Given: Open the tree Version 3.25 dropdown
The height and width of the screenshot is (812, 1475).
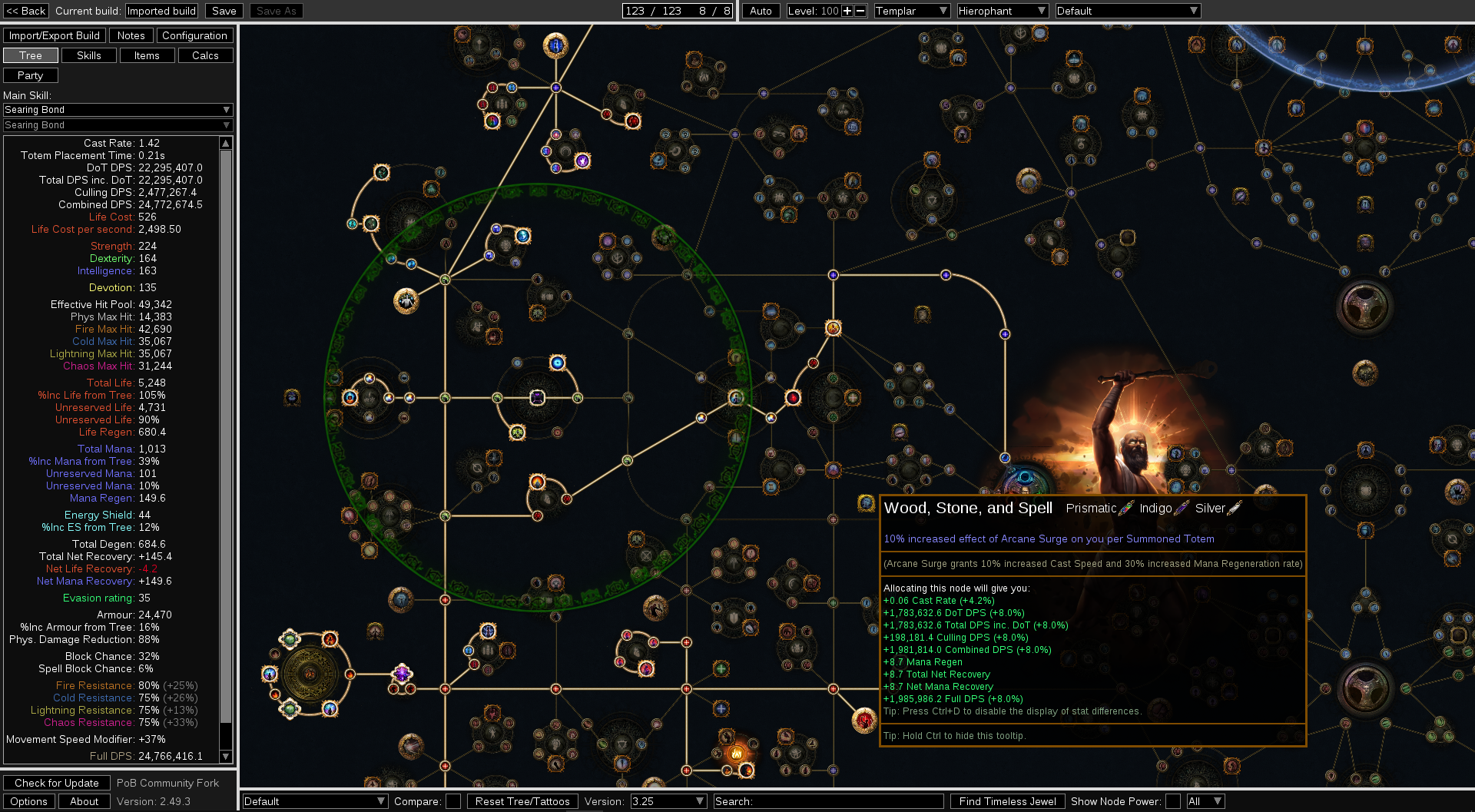Looking at the screenshot, I should (667, 801).
